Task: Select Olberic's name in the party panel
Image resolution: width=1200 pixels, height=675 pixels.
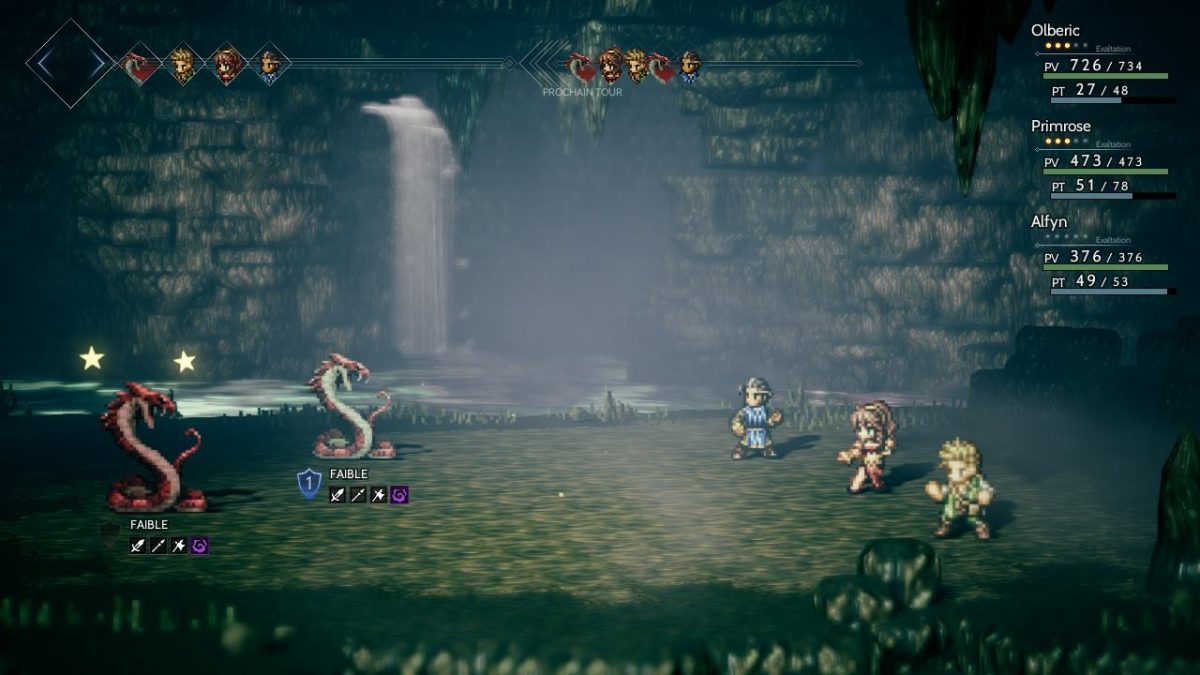Action: pos(1055,31)
